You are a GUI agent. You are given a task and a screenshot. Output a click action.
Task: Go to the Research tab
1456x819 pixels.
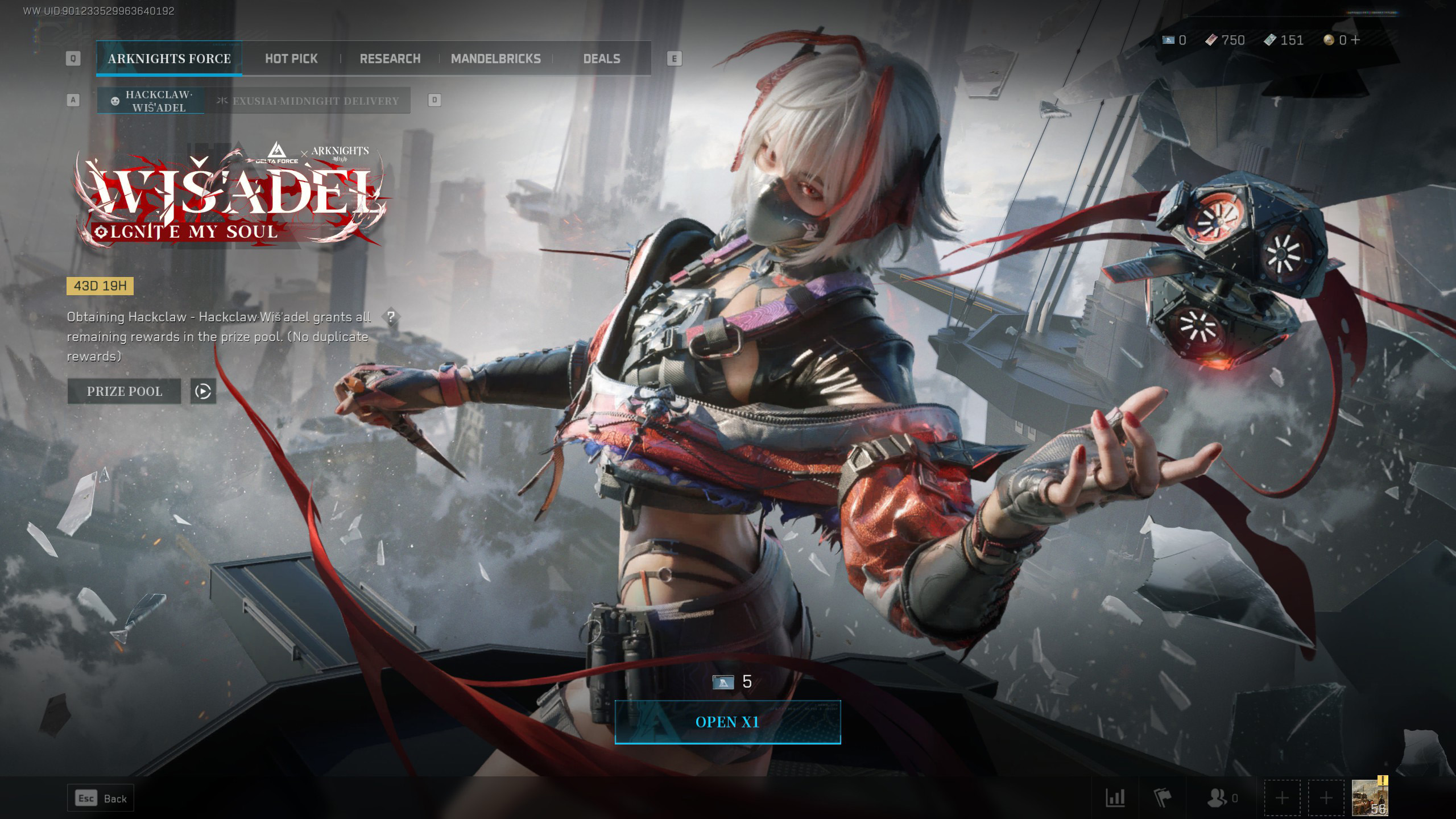pos(390,59)
